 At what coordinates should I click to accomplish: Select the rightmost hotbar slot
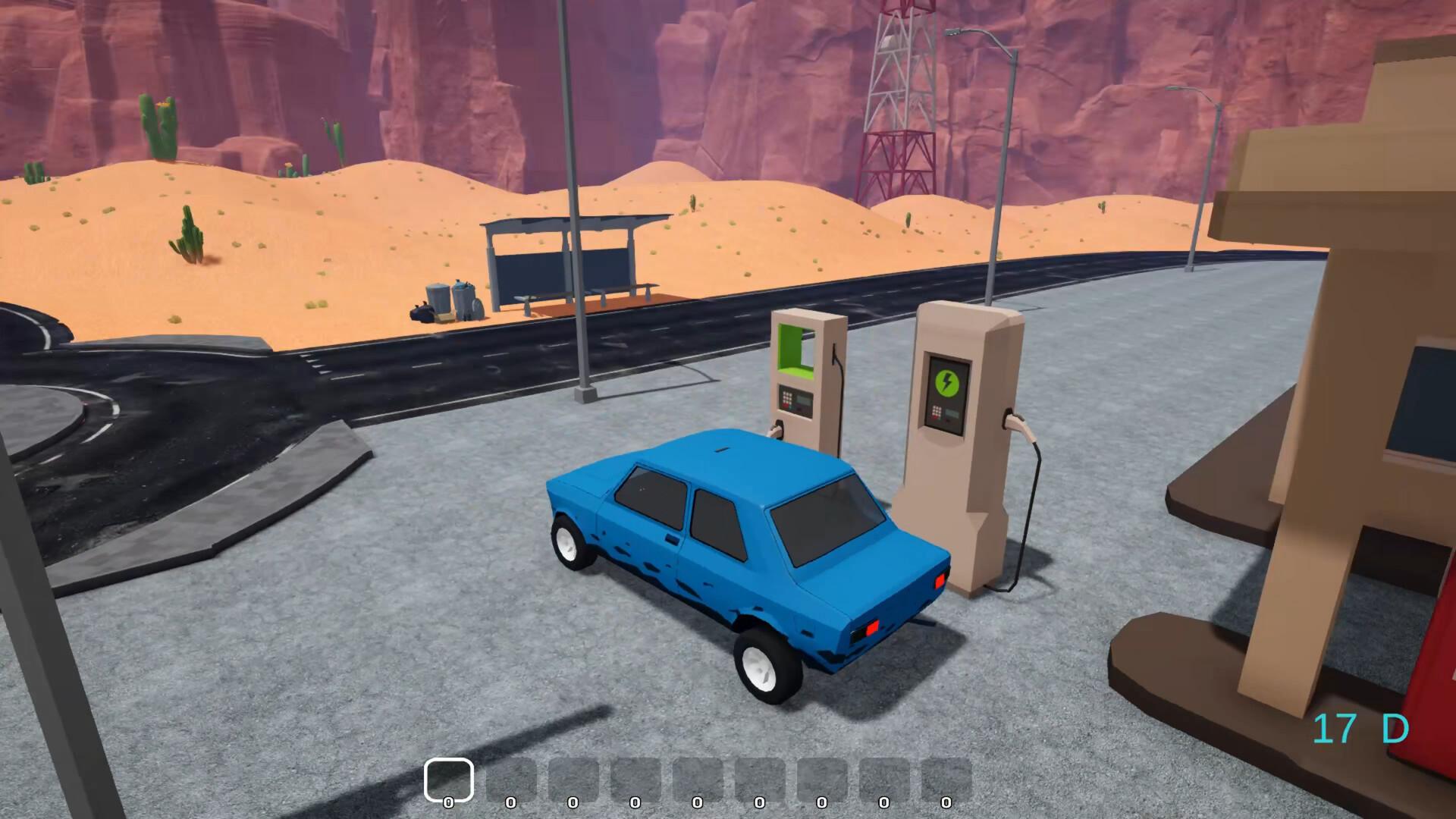[946, 777]
